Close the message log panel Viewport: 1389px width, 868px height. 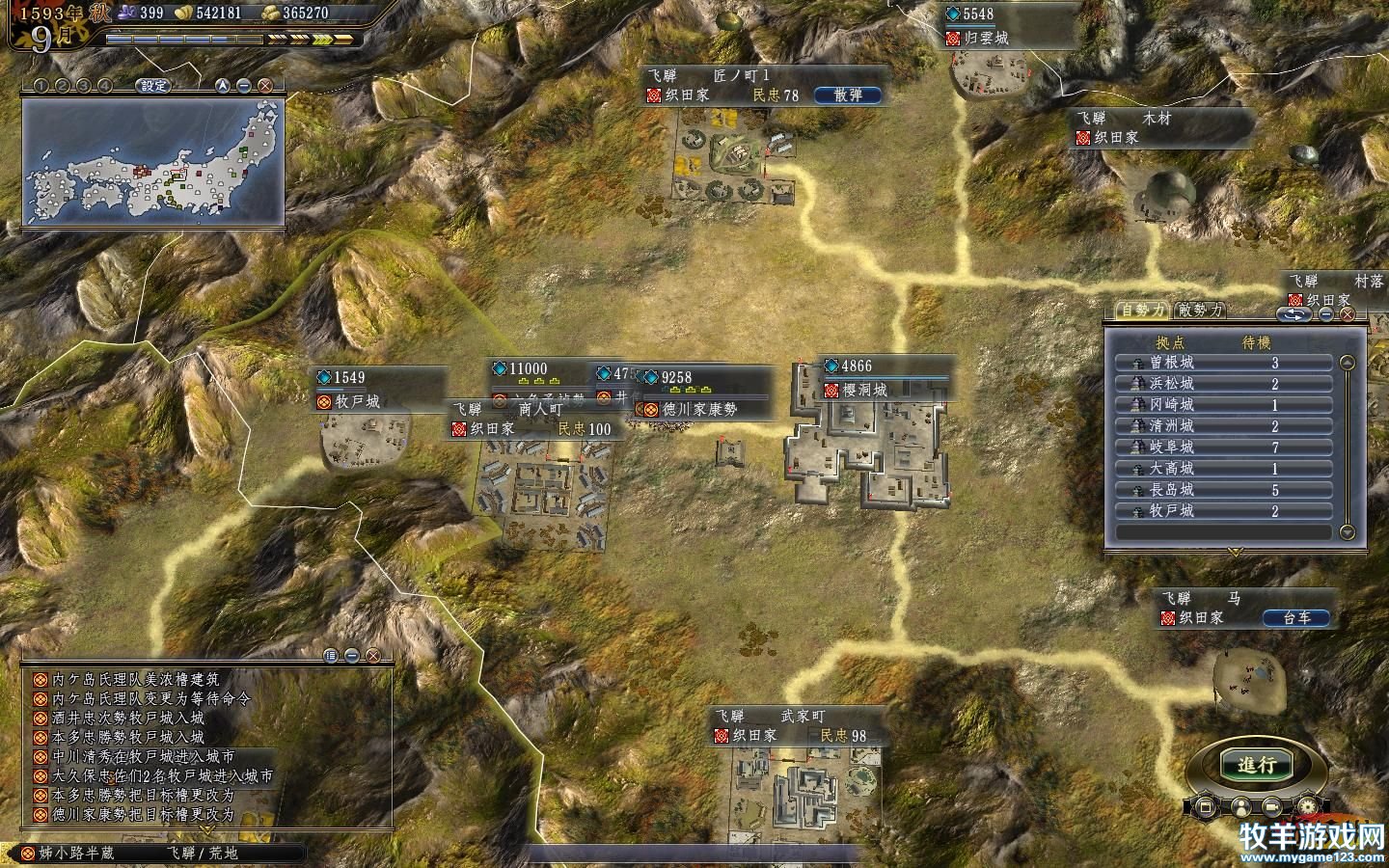371,656
